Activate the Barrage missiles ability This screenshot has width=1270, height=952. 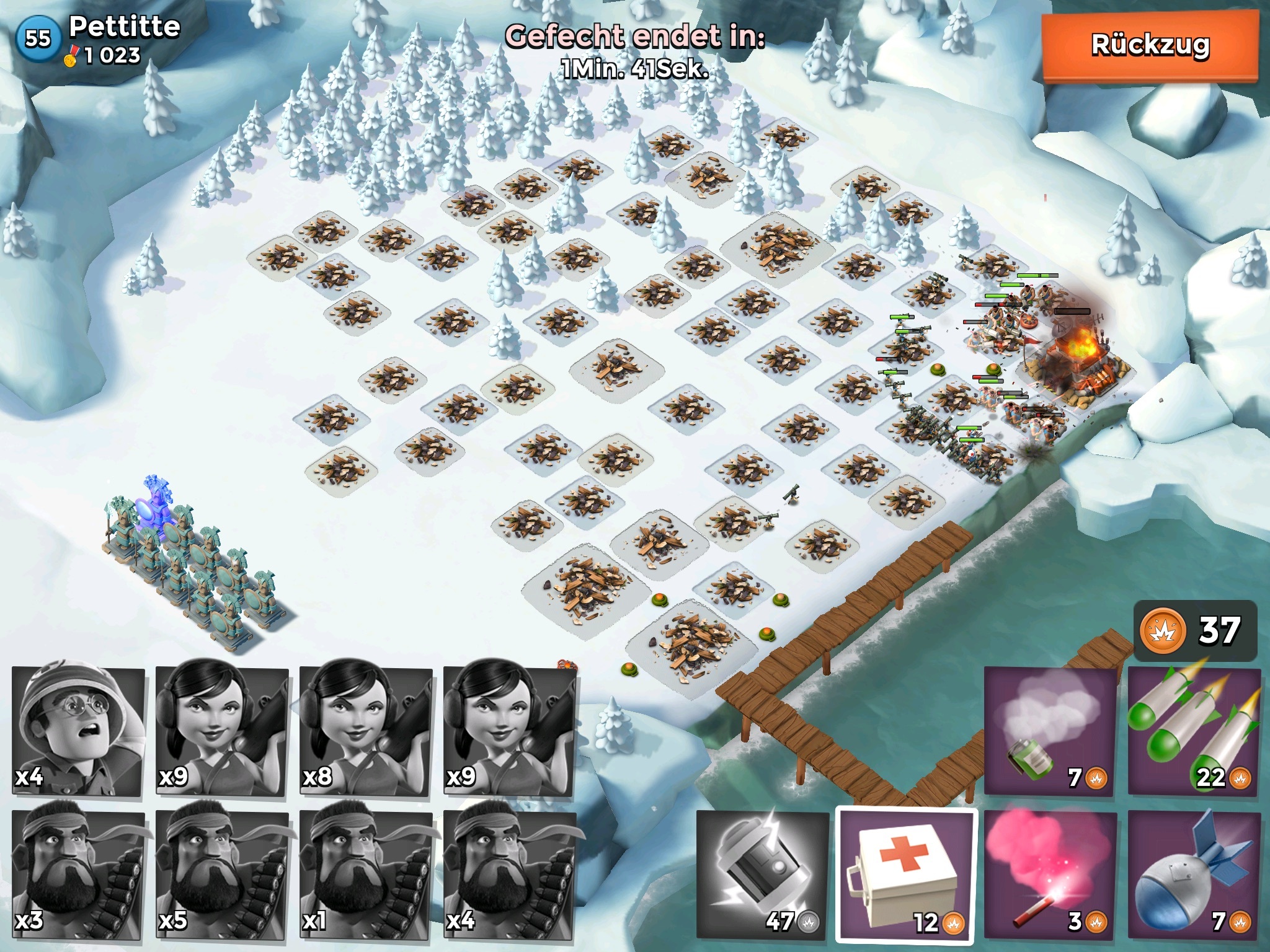pyautogui.click(x=1194, y=731)
